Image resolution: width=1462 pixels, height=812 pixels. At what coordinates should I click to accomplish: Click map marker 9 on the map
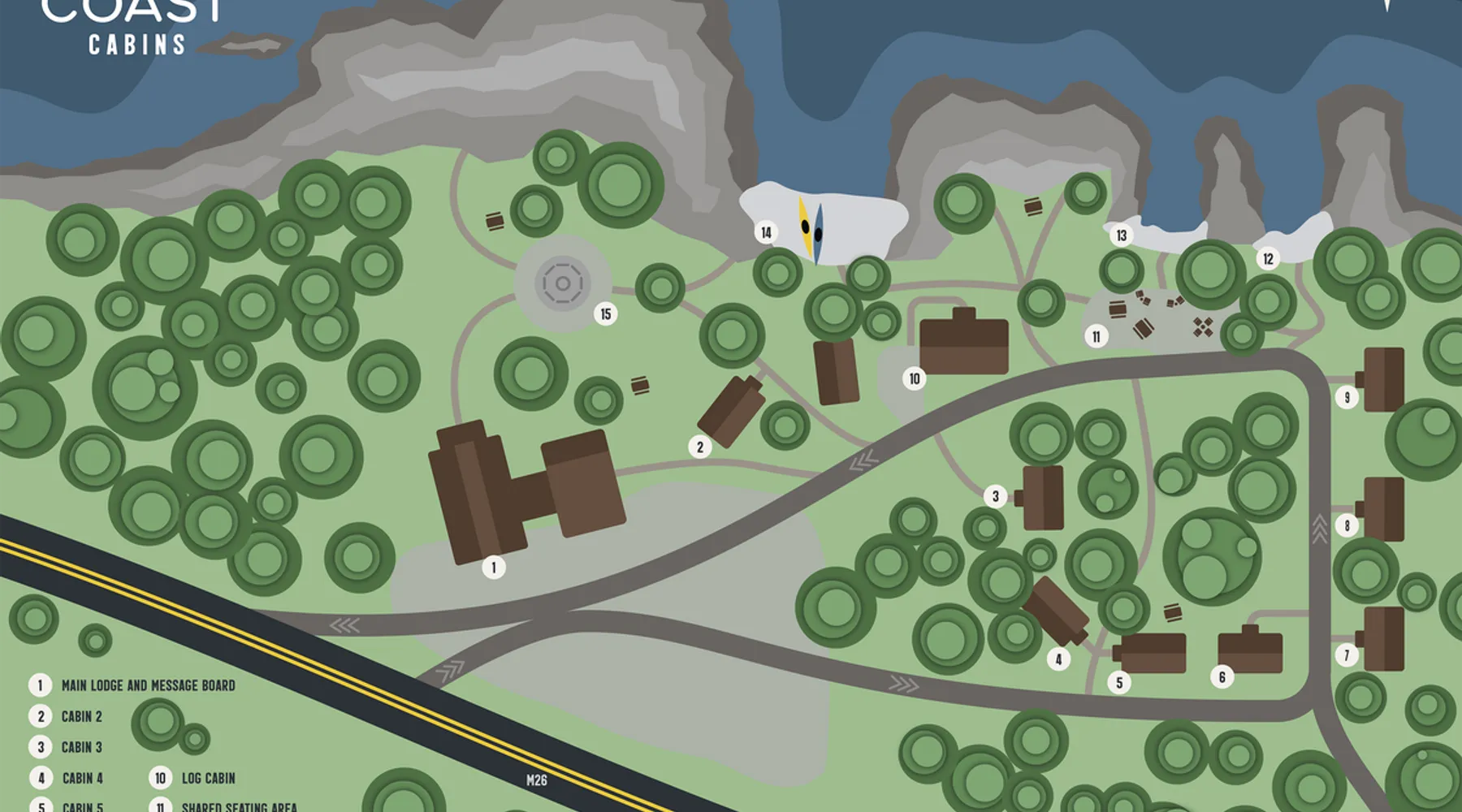tap(1347, 397)
